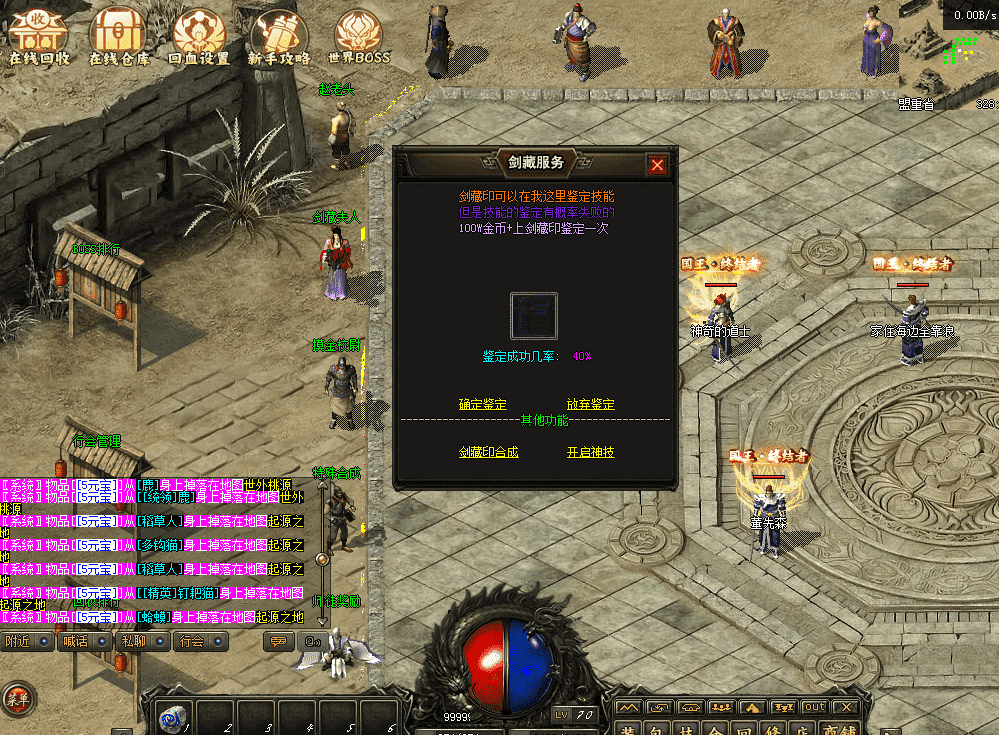The width and height of the screenshot is (999, 735).
Task: Open 剑藏印合成 synthesis option
Action: click(488, 452)
